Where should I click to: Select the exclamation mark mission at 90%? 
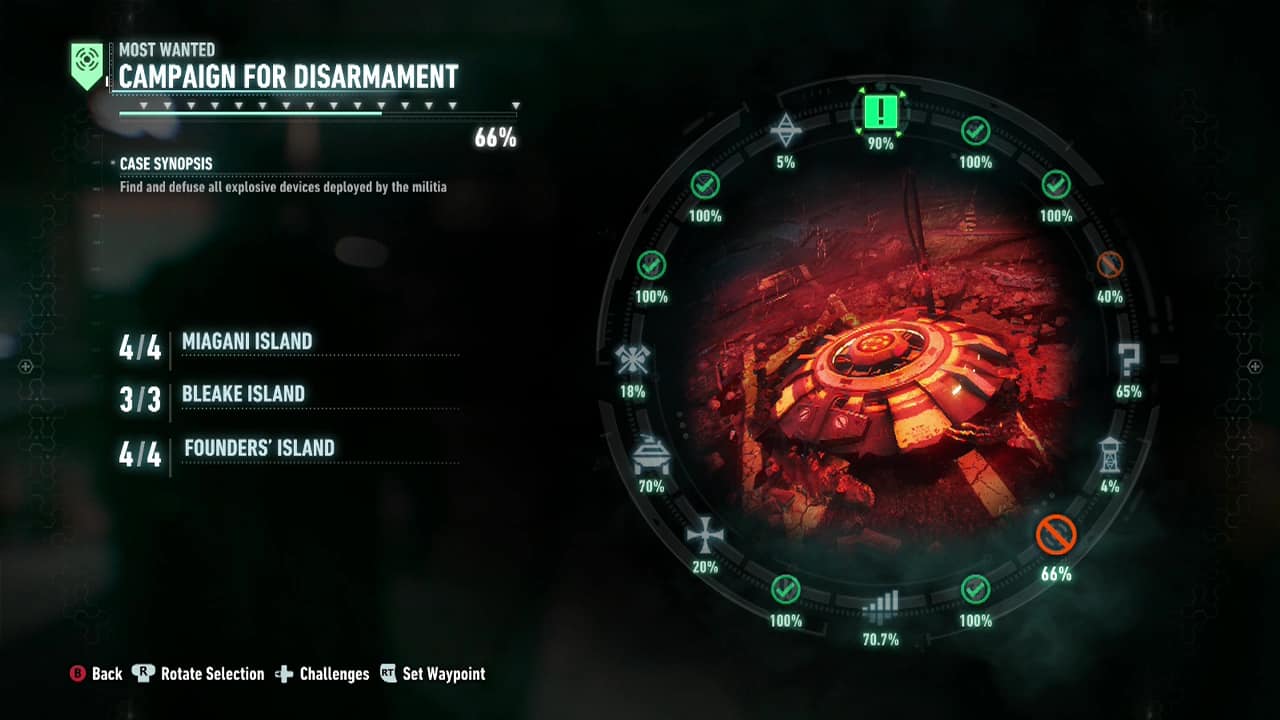[880, 112]
